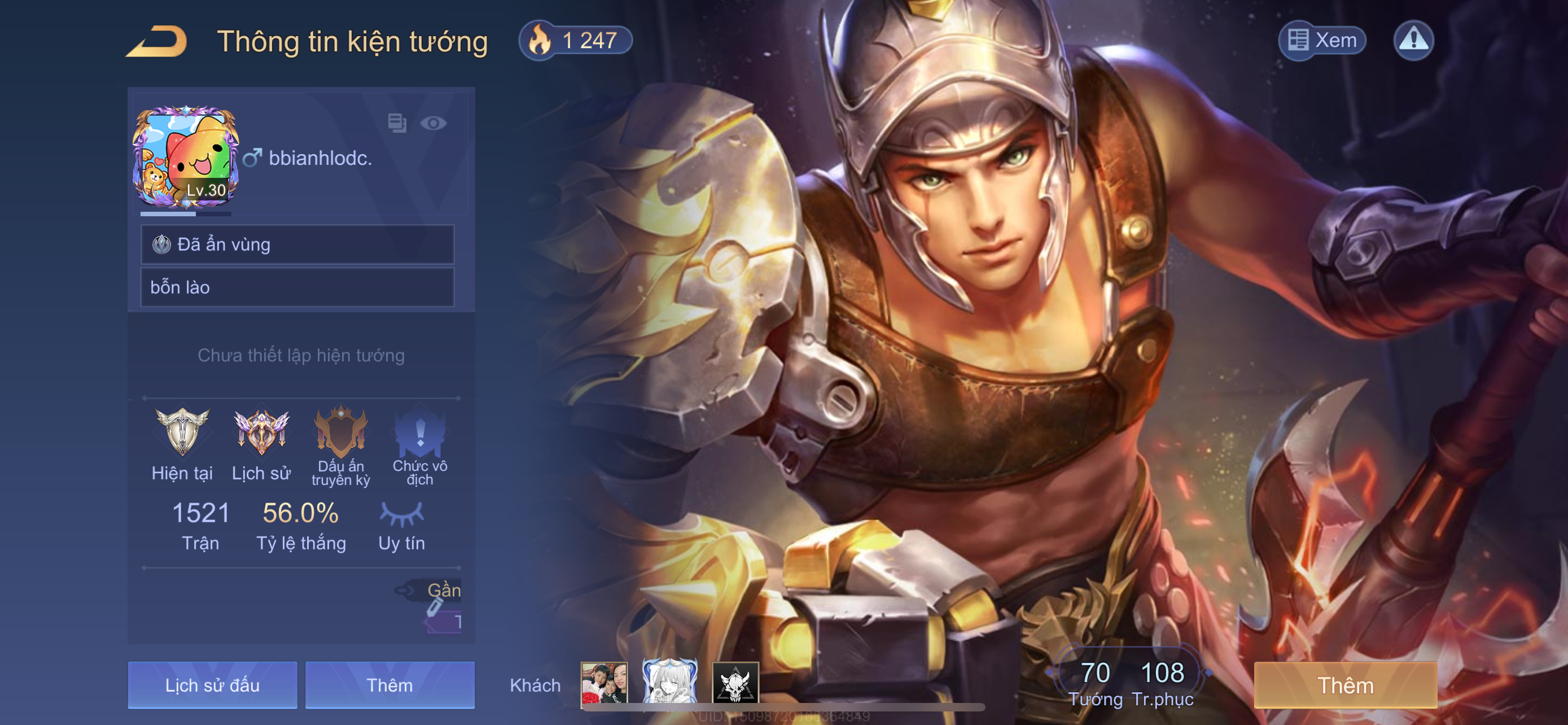The width and height of the screenshot is (1568, 725).
Task: Toggle the eye visibility icon
Action: (x=433, y=124)
